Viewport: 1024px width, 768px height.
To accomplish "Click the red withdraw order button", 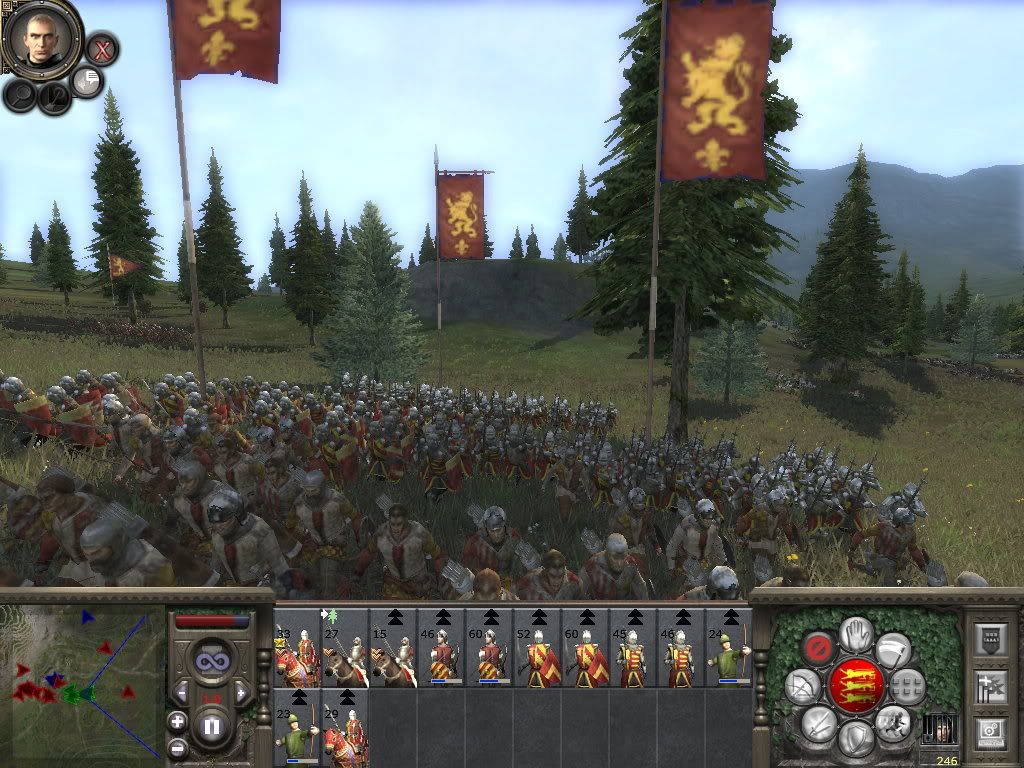I will click(x=819, y=648).
